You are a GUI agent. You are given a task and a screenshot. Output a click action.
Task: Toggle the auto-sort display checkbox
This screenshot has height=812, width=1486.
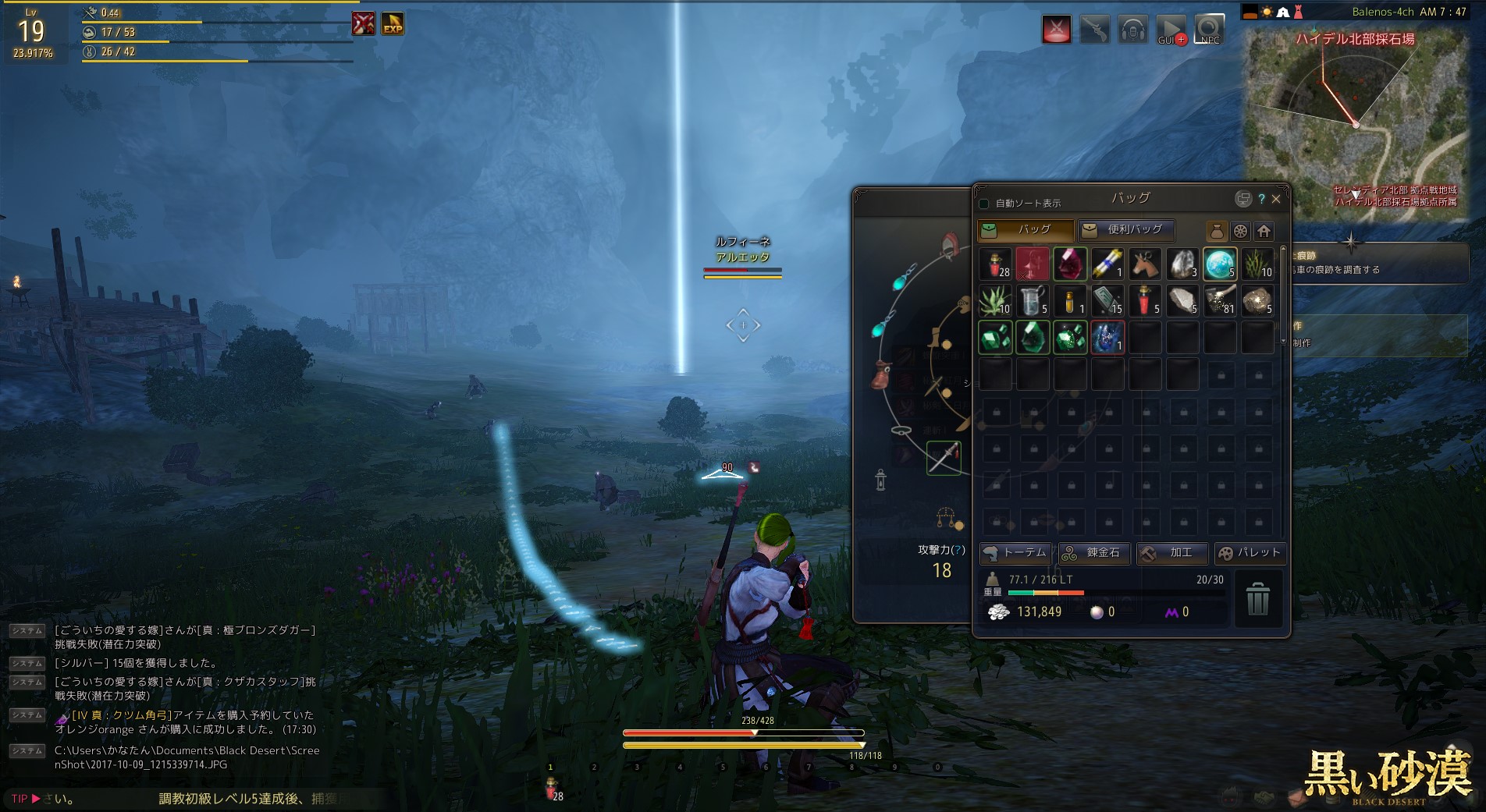pos(984,204)
